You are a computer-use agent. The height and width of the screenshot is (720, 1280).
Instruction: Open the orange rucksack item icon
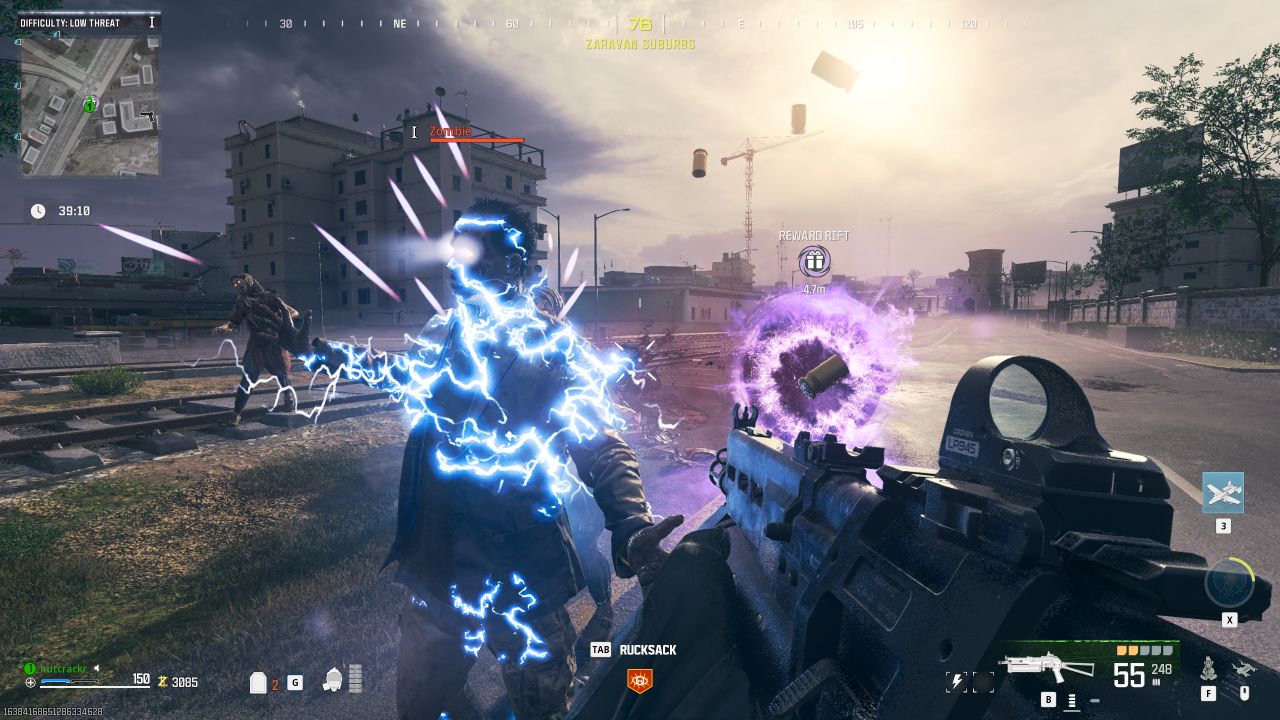click(x=638, y=681)
